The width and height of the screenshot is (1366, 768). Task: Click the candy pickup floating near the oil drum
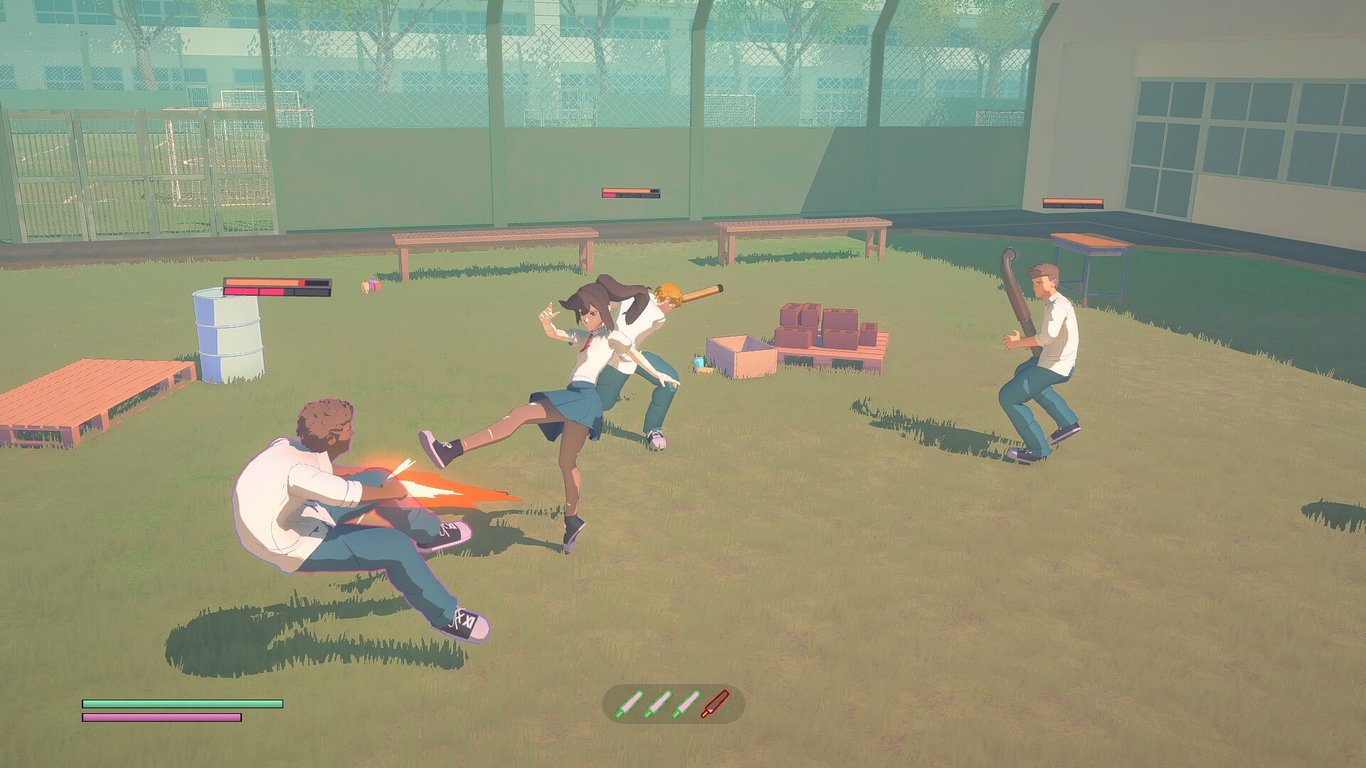pos(368,287)
